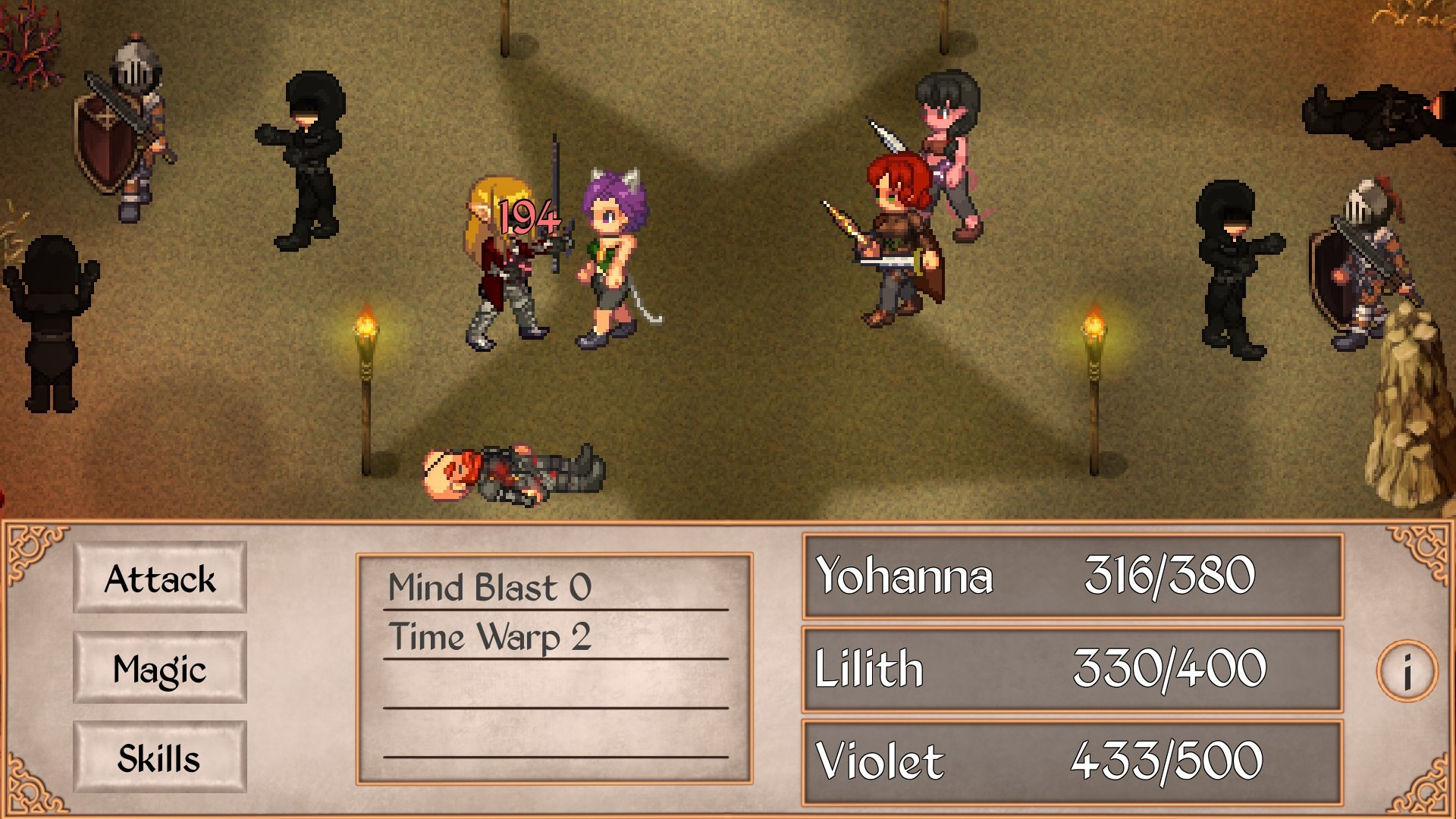Select Lilith's party status row

[1072, 668]
